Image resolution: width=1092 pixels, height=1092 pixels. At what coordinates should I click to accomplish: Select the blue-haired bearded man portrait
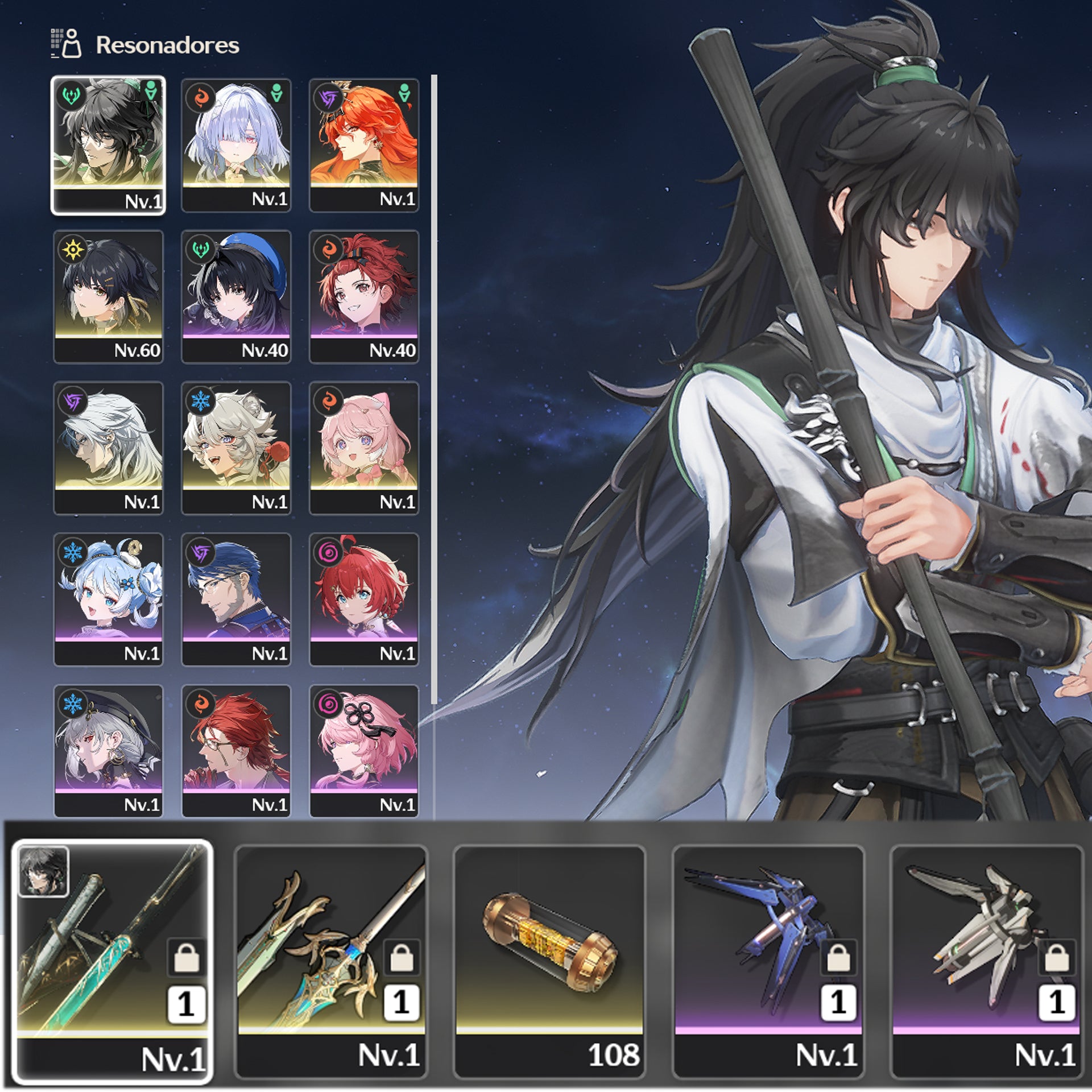236,599
